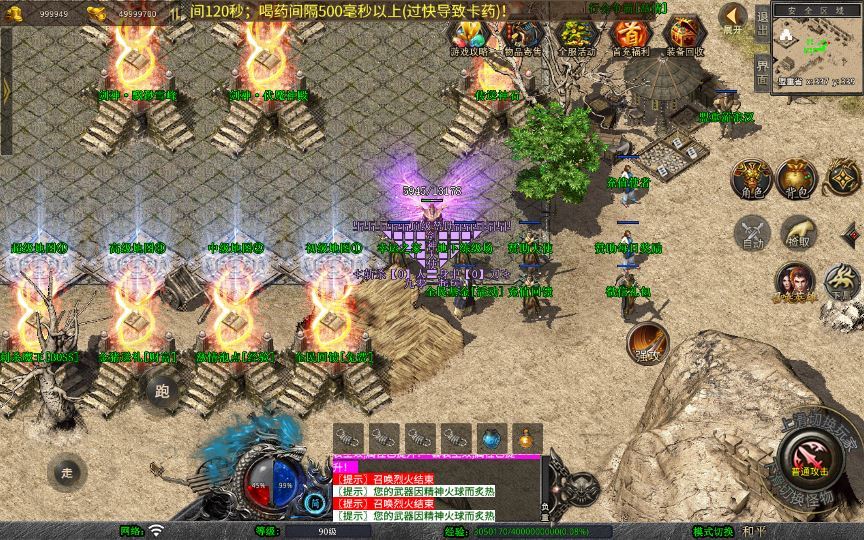Claim the 首充福利 first-recharge bonus
The width and height of the screenshot is (864, 540).
pos(630,36)
